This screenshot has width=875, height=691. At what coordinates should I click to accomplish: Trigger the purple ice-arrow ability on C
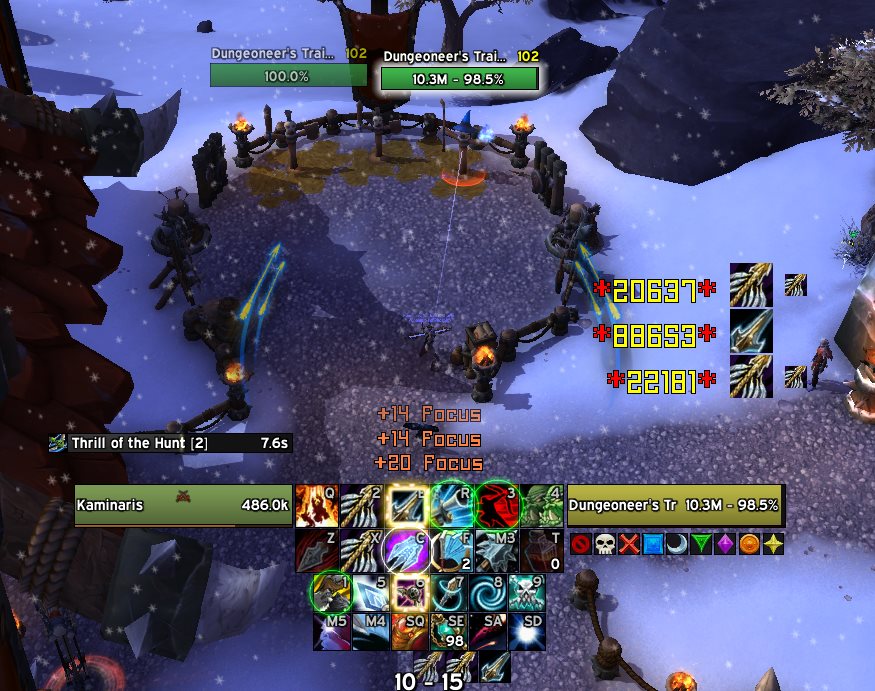pos(406,549)
